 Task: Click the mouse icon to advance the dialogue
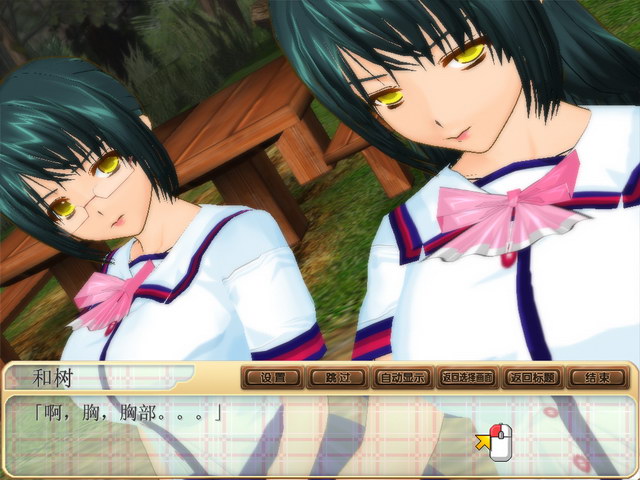(497, 441)
